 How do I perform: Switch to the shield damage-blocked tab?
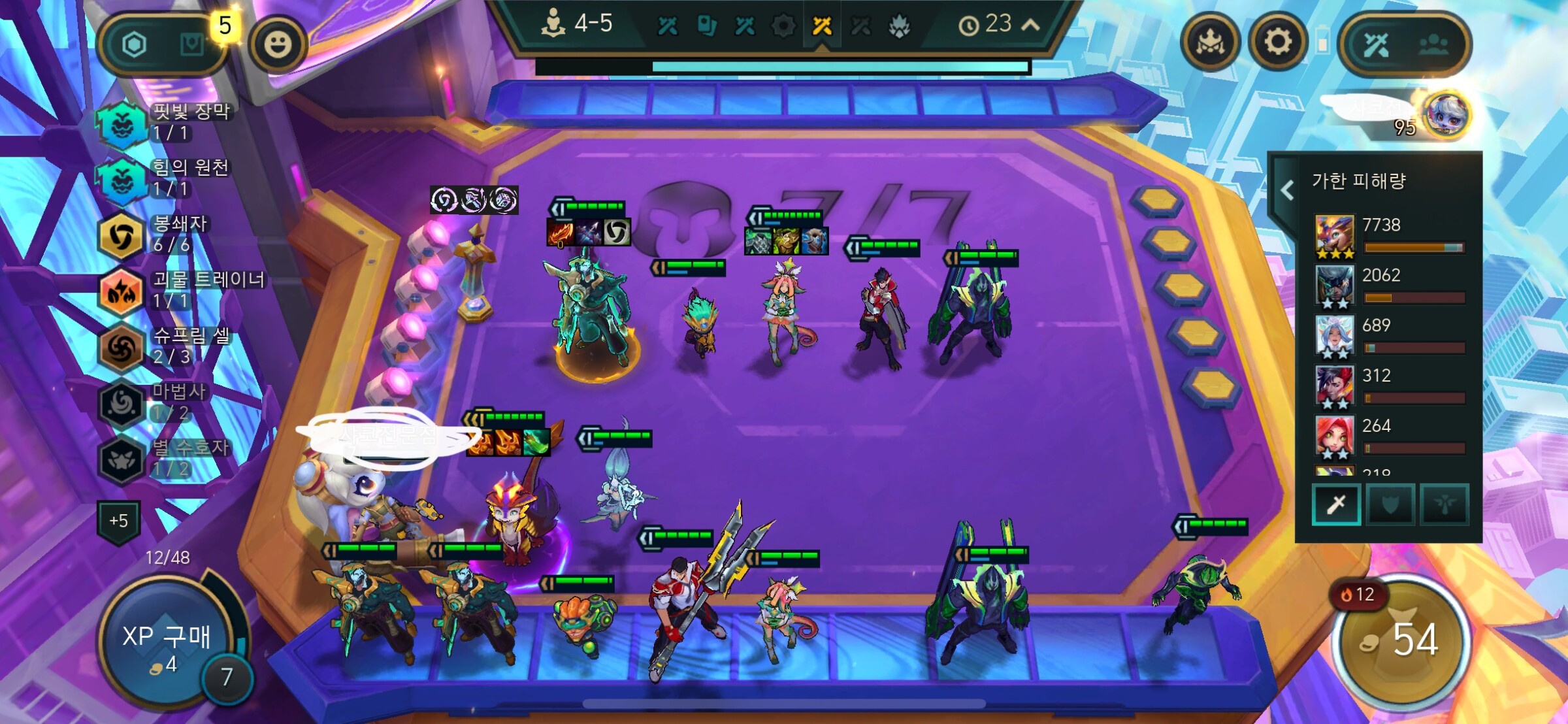1390,504
